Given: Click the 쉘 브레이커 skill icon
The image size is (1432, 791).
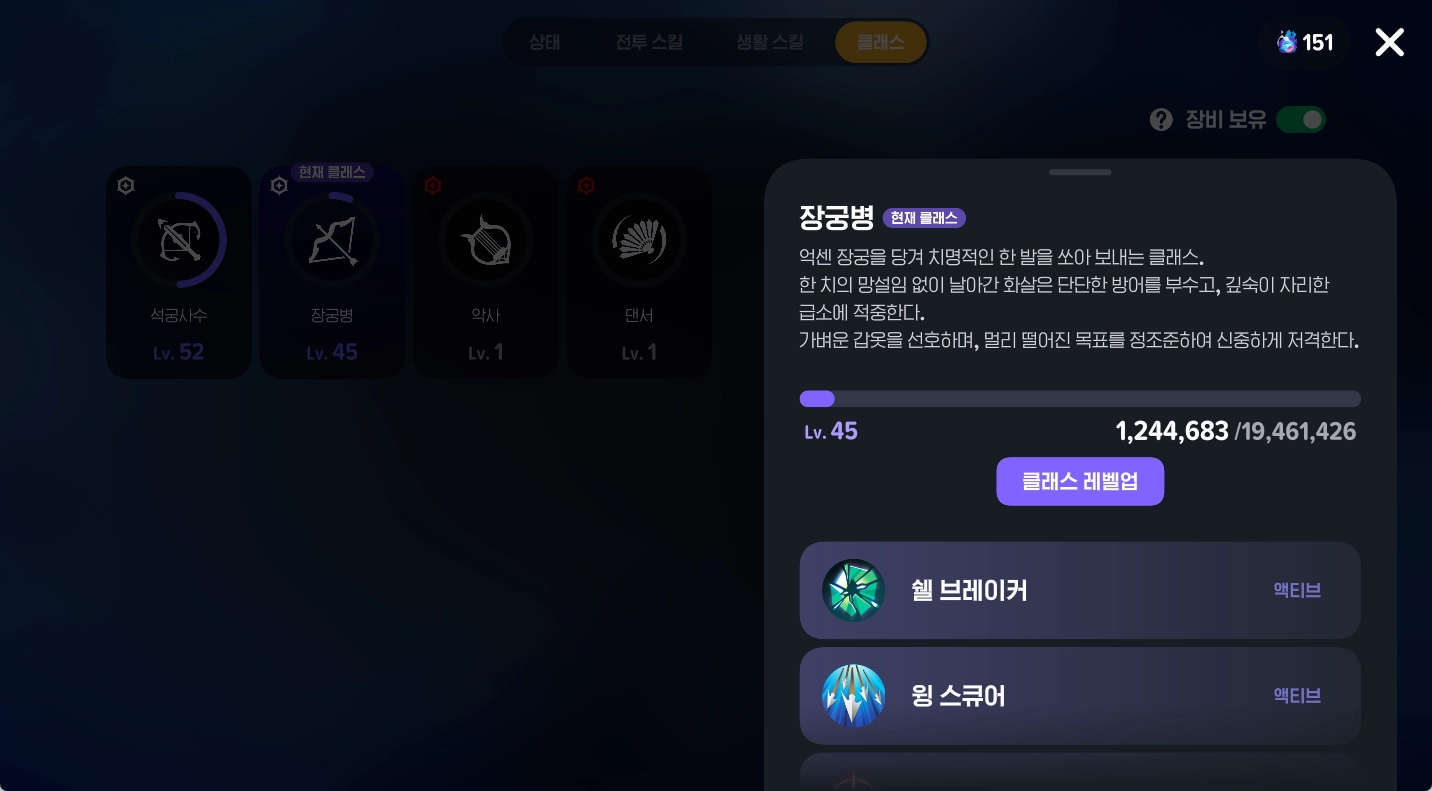Looking at the screenshot, I should pos(853,590).
